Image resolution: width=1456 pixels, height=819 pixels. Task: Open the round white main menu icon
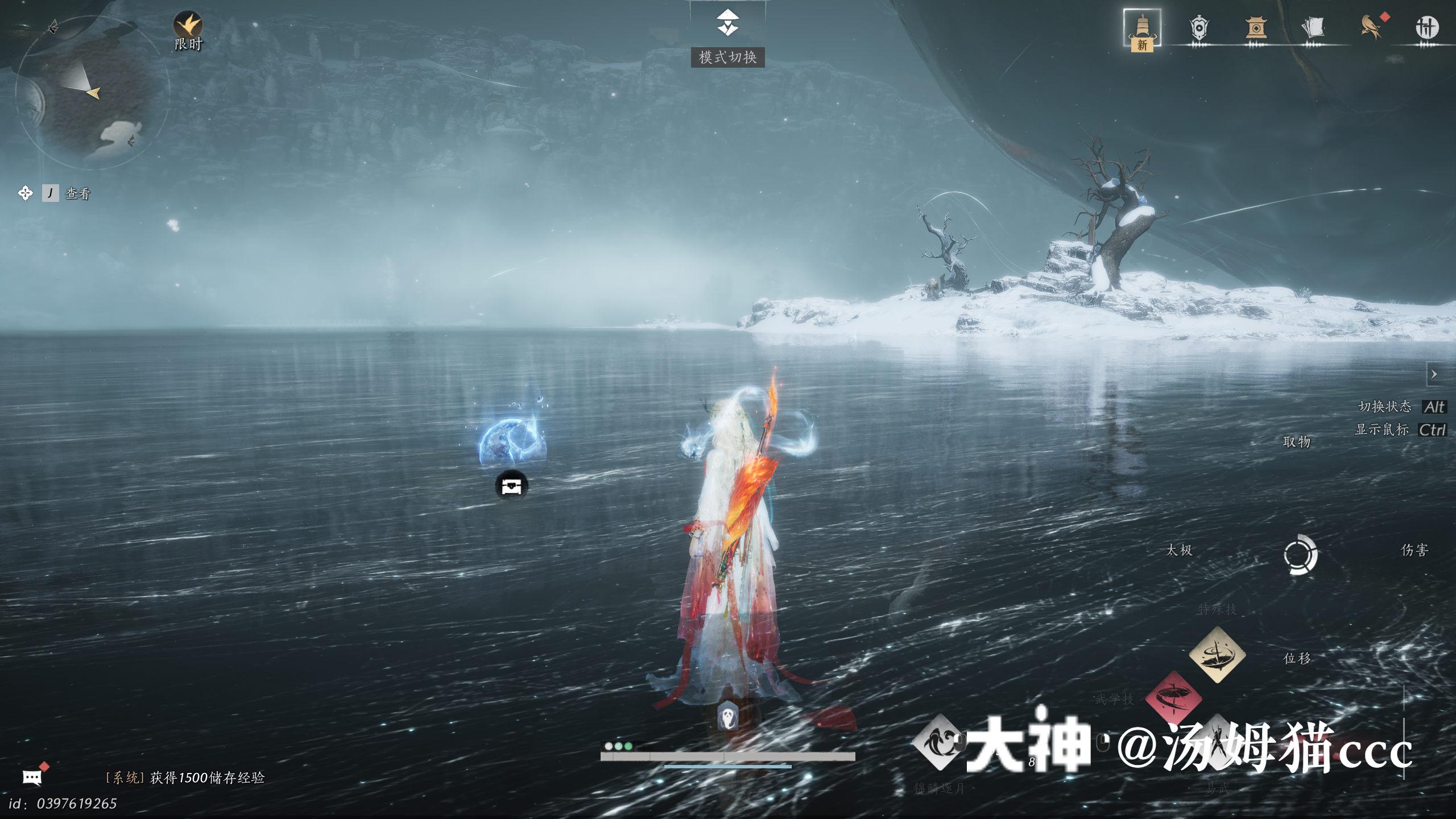pyautogui.click(x=1426, y=27)
